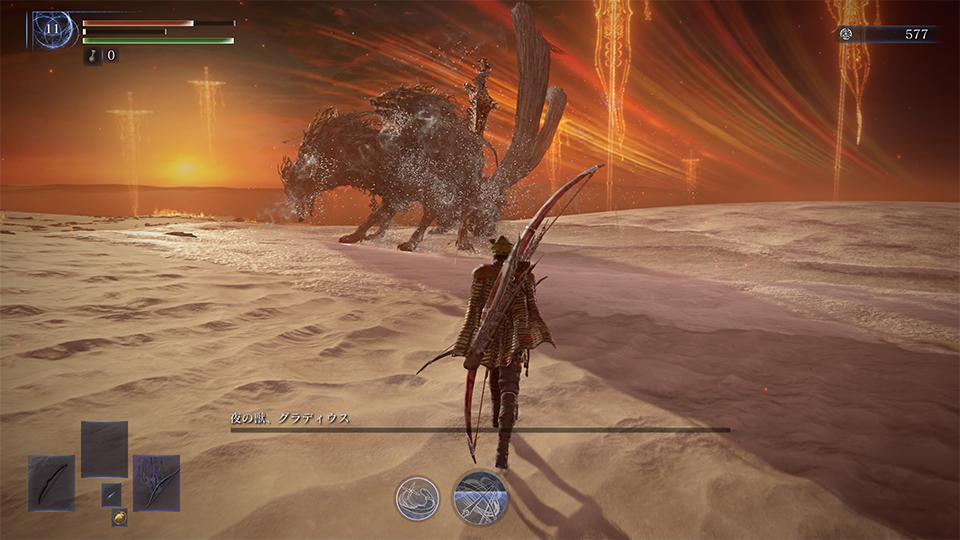This screenshot has height=540, width=960.
Task: Use the golden quick item icon
Action: click(120, 518)
